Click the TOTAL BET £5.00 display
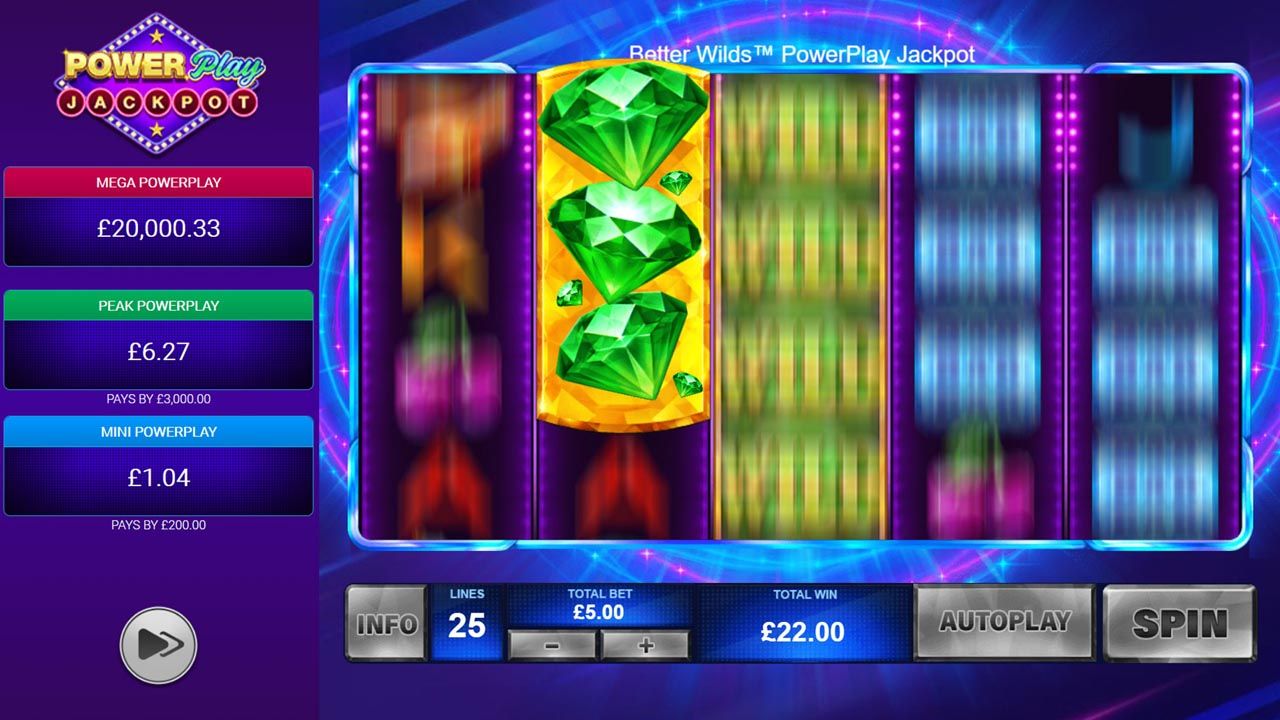1280x720 pixels. (599, 611)
